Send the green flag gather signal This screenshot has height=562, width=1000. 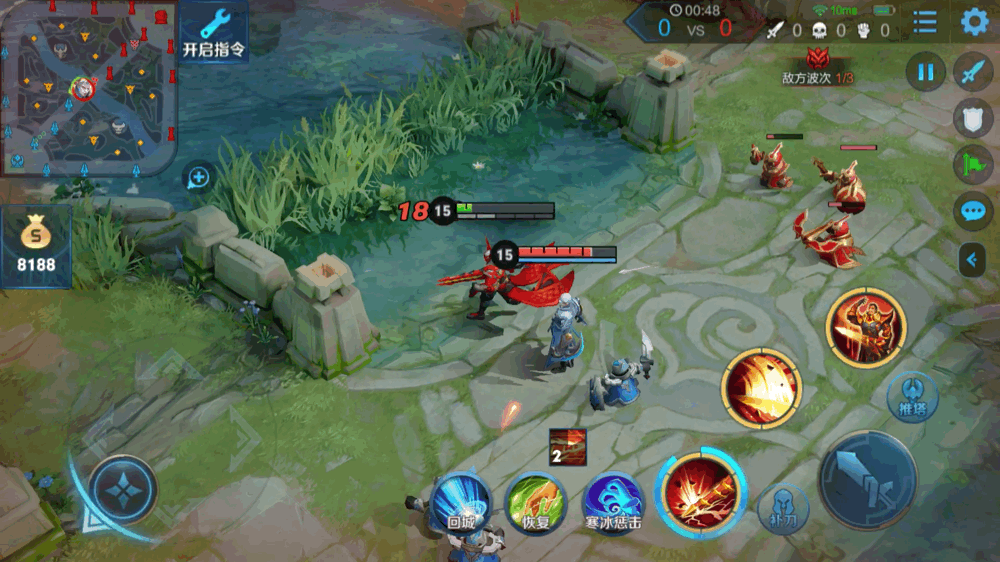coord(972,164)
